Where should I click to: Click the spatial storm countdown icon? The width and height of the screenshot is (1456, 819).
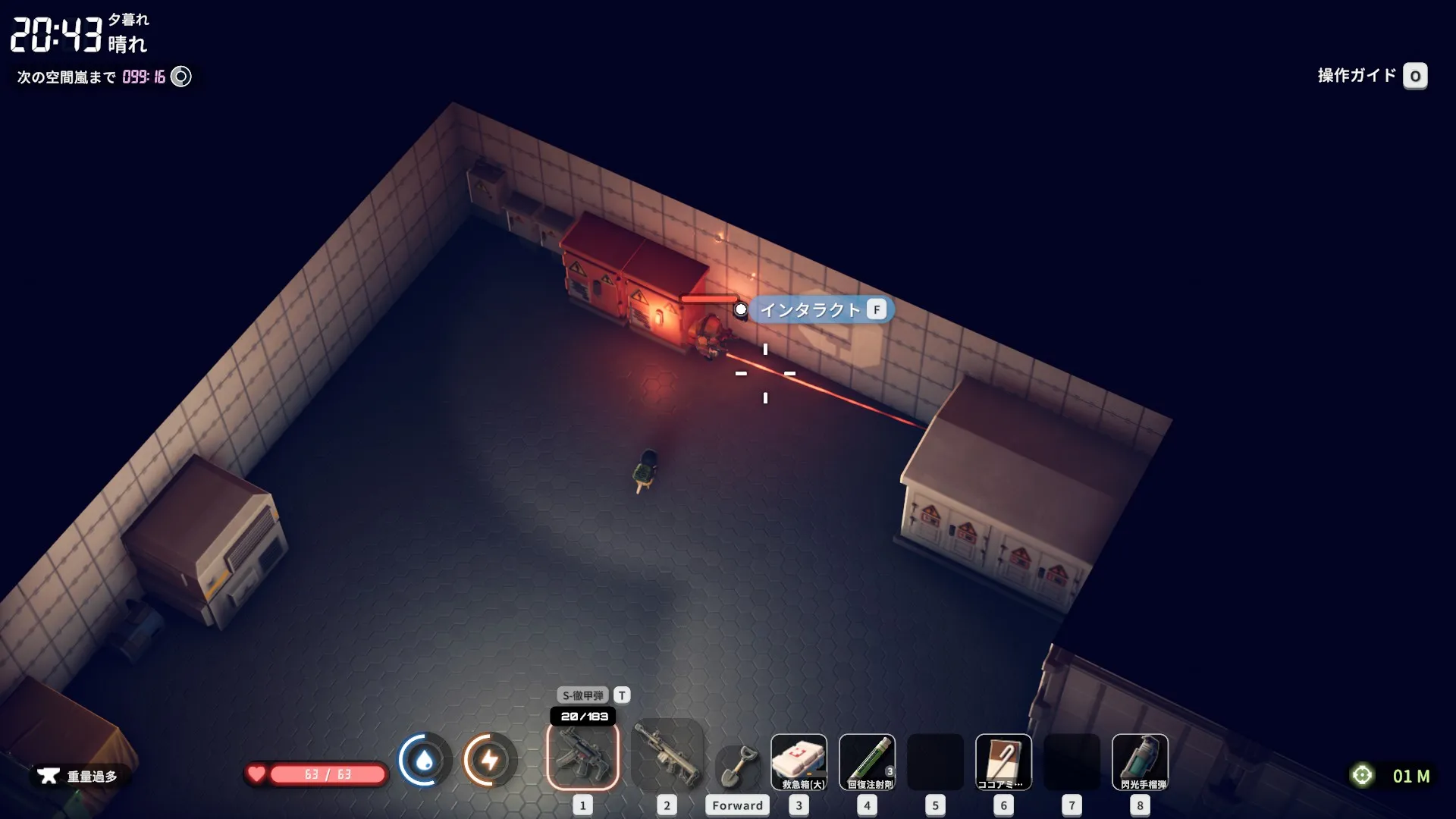(181, 77)
